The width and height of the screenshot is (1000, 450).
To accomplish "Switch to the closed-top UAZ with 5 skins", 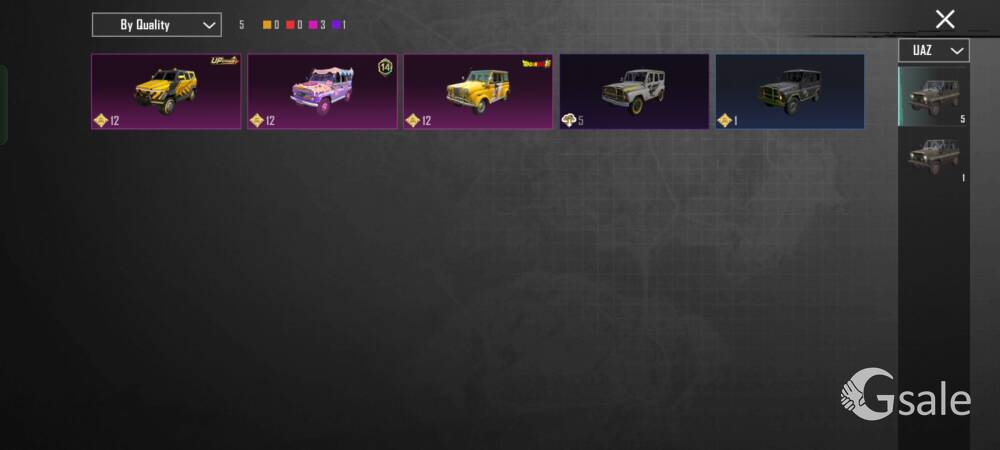I will (x=933, y=97).
